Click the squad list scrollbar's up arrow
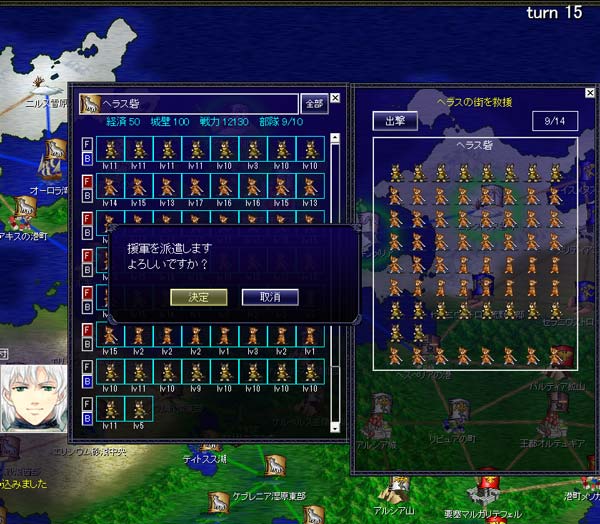600x524 pixels. [335, 139]
